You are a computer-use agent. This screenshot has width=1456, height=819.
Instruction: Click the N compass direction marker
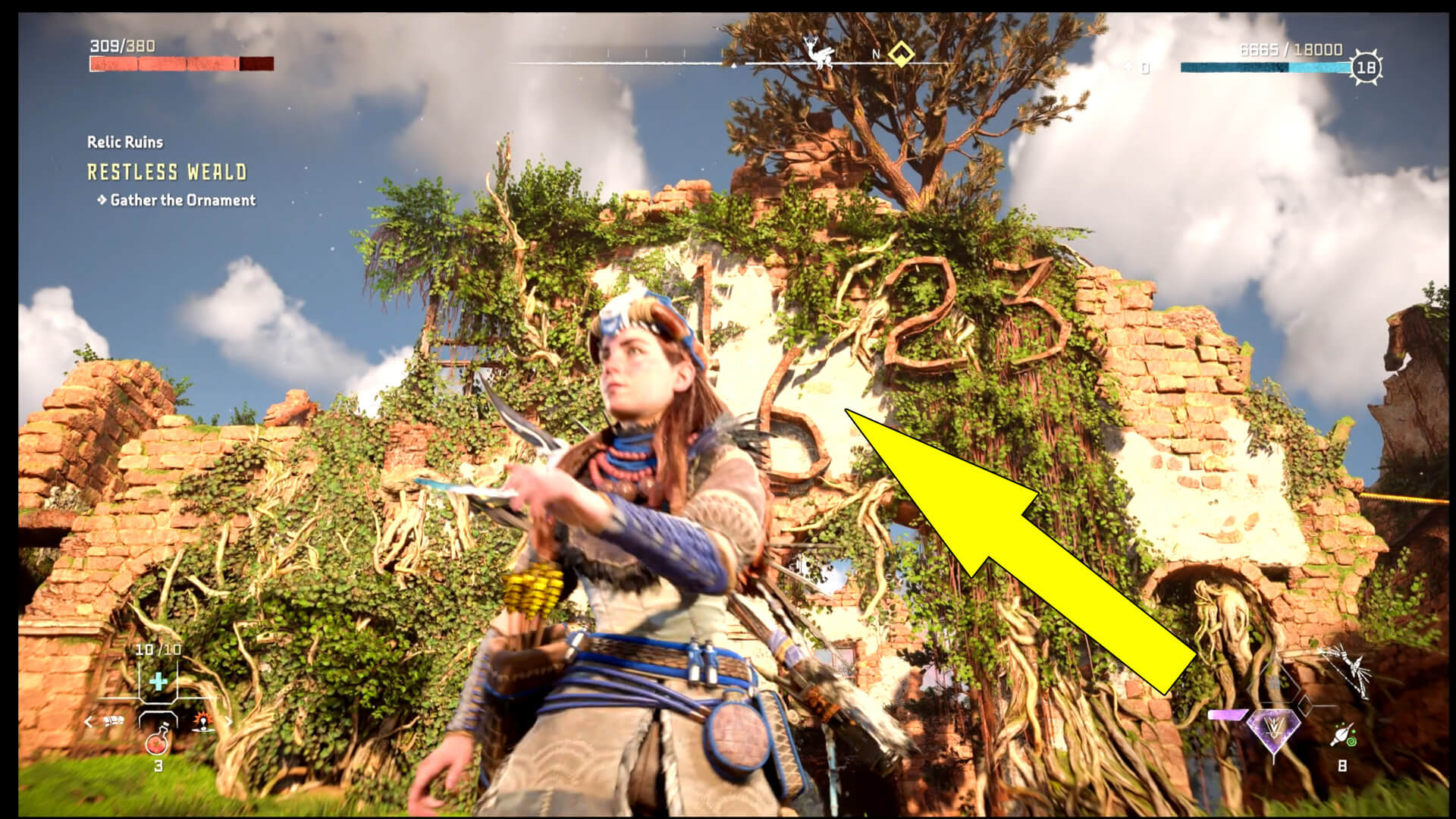coord(876,55)
